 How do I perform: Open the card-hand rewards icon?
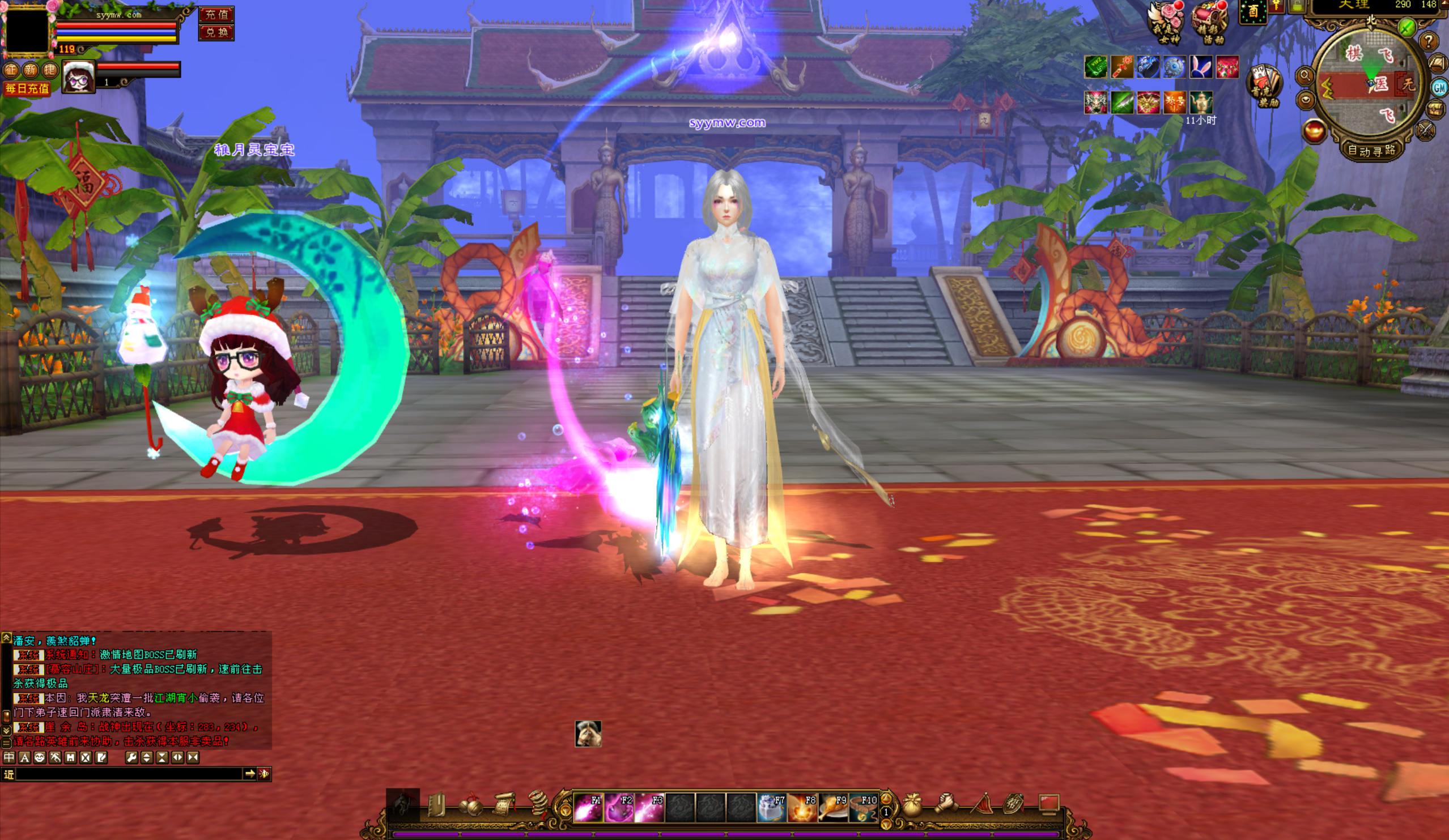[x=1263, y=86]
